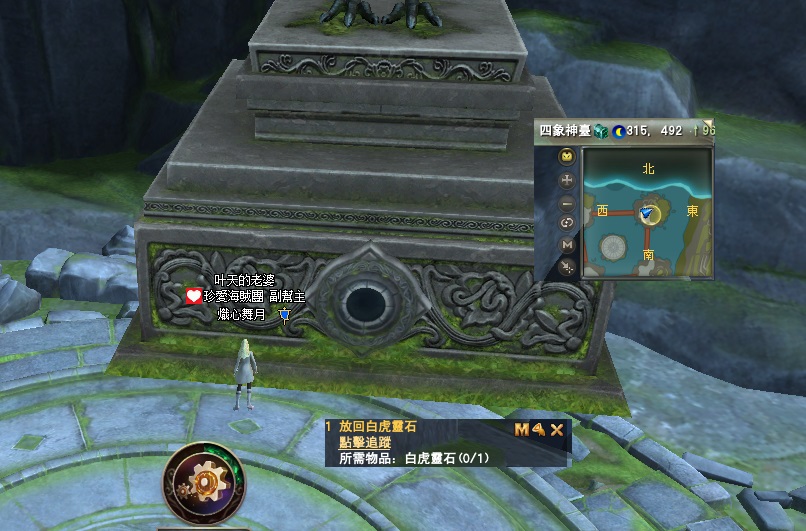This screenshot has height=531, width=806.
Task: Click the minimap's circular arrows button
Action: pos(567,223)
